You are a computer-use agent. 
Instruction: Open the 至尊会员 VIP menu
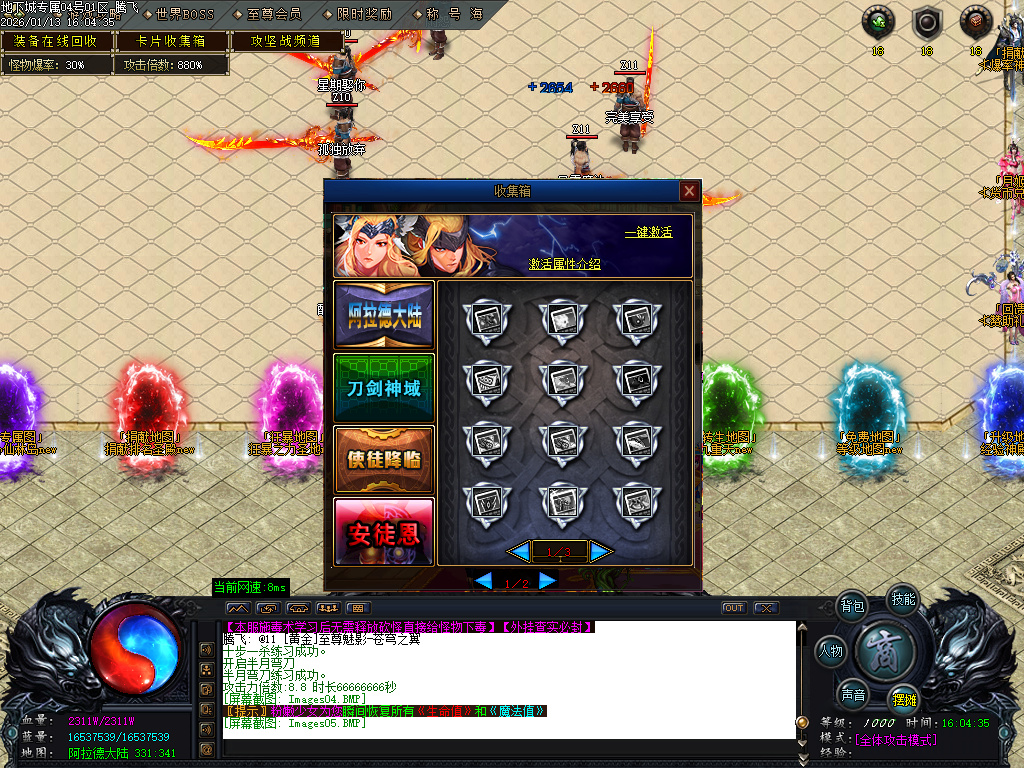pos(273,14)
